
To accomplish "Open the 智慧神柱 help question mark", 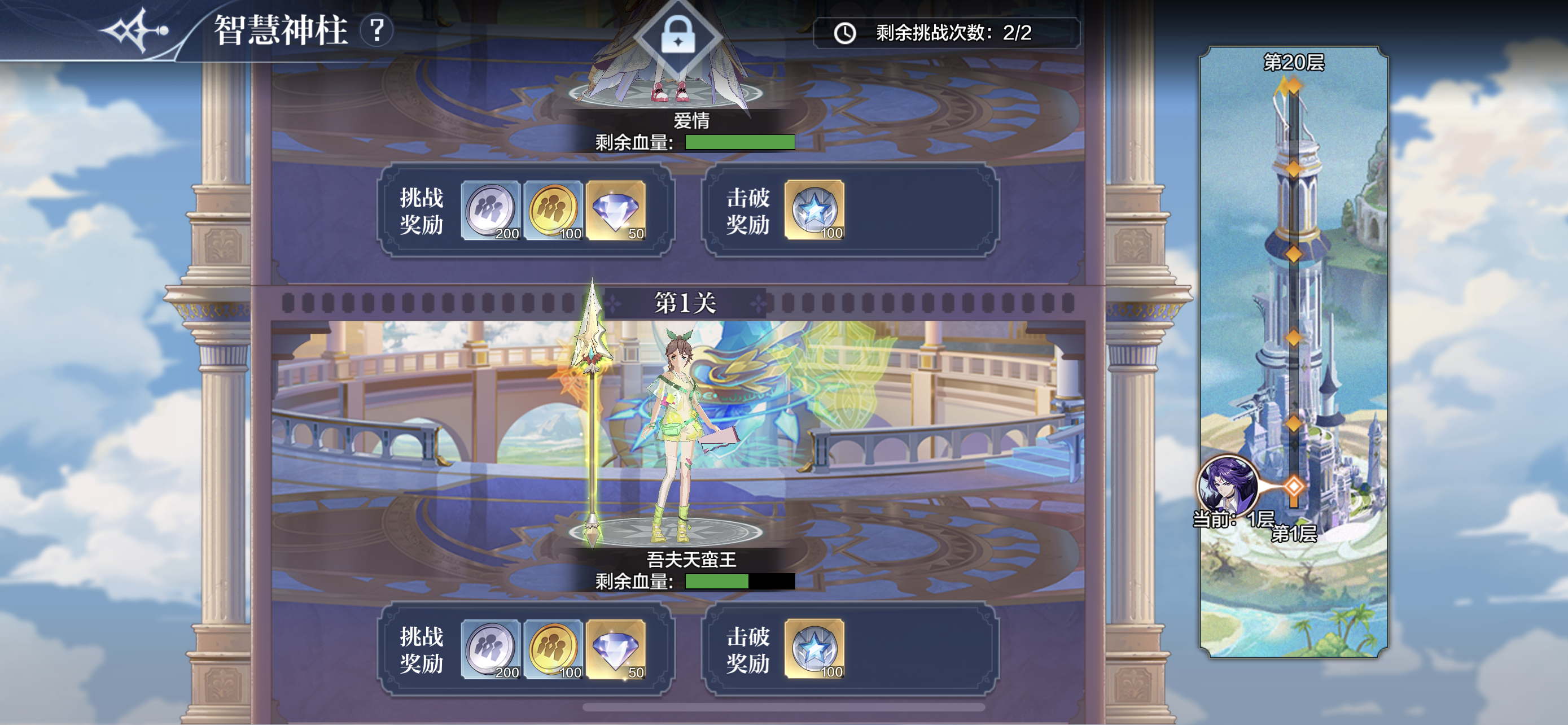I will click(377, 30).
